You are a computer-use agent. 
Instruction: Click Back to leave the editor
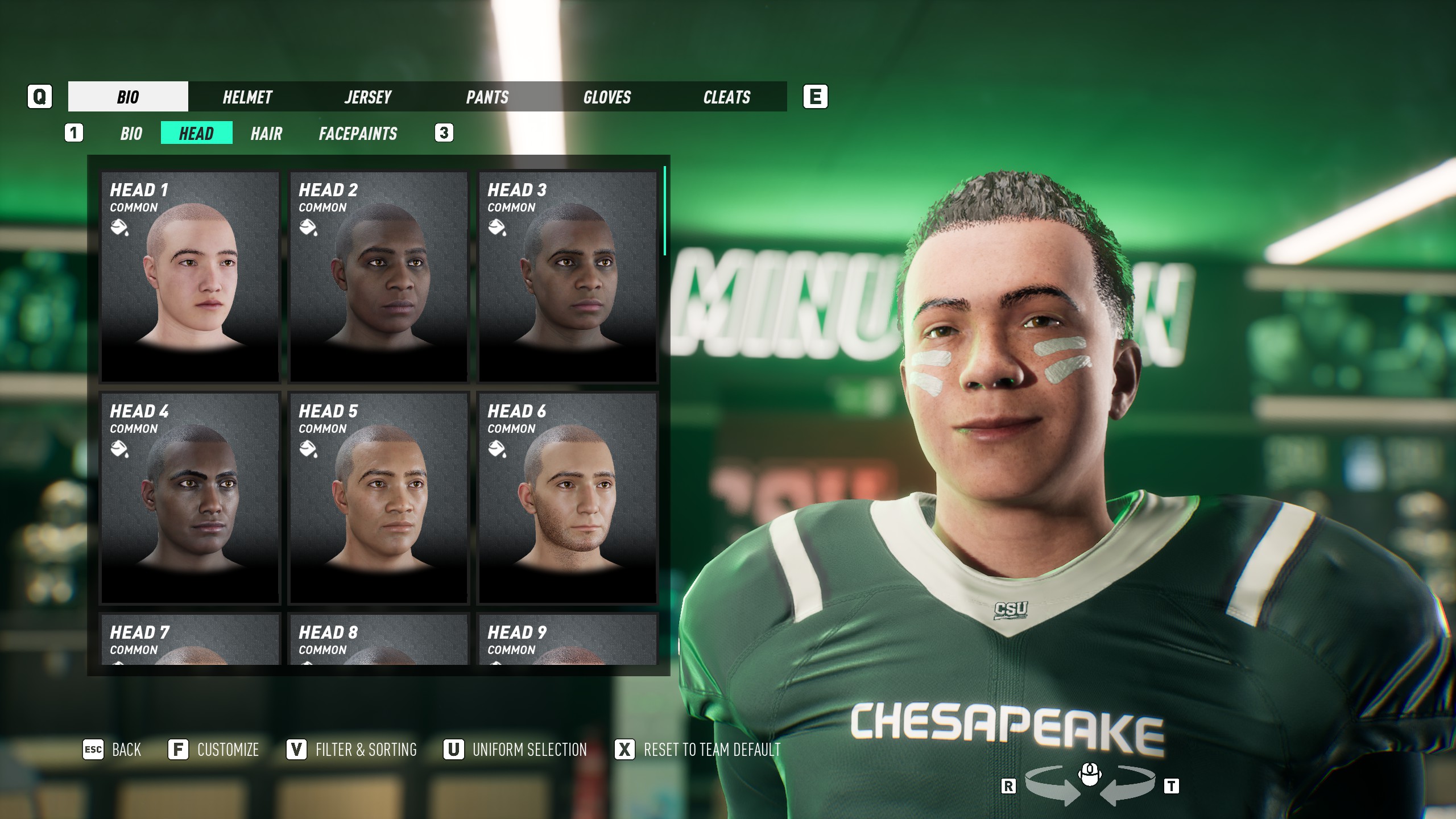click(x=113, y=750)
